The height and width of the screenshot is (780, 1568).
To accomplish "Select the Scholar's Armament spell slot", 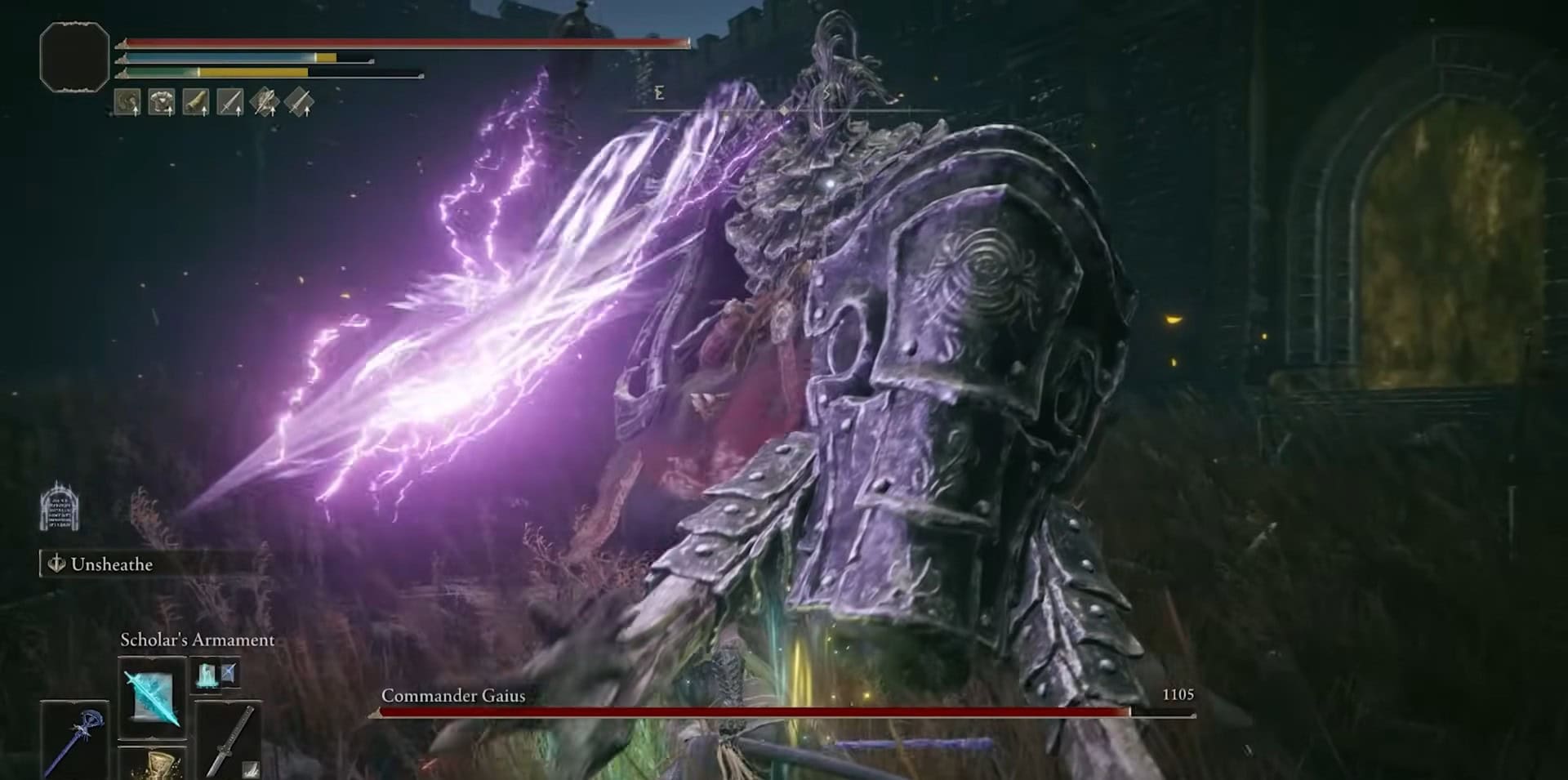I will pyautogui.click(x=152, y=697).
